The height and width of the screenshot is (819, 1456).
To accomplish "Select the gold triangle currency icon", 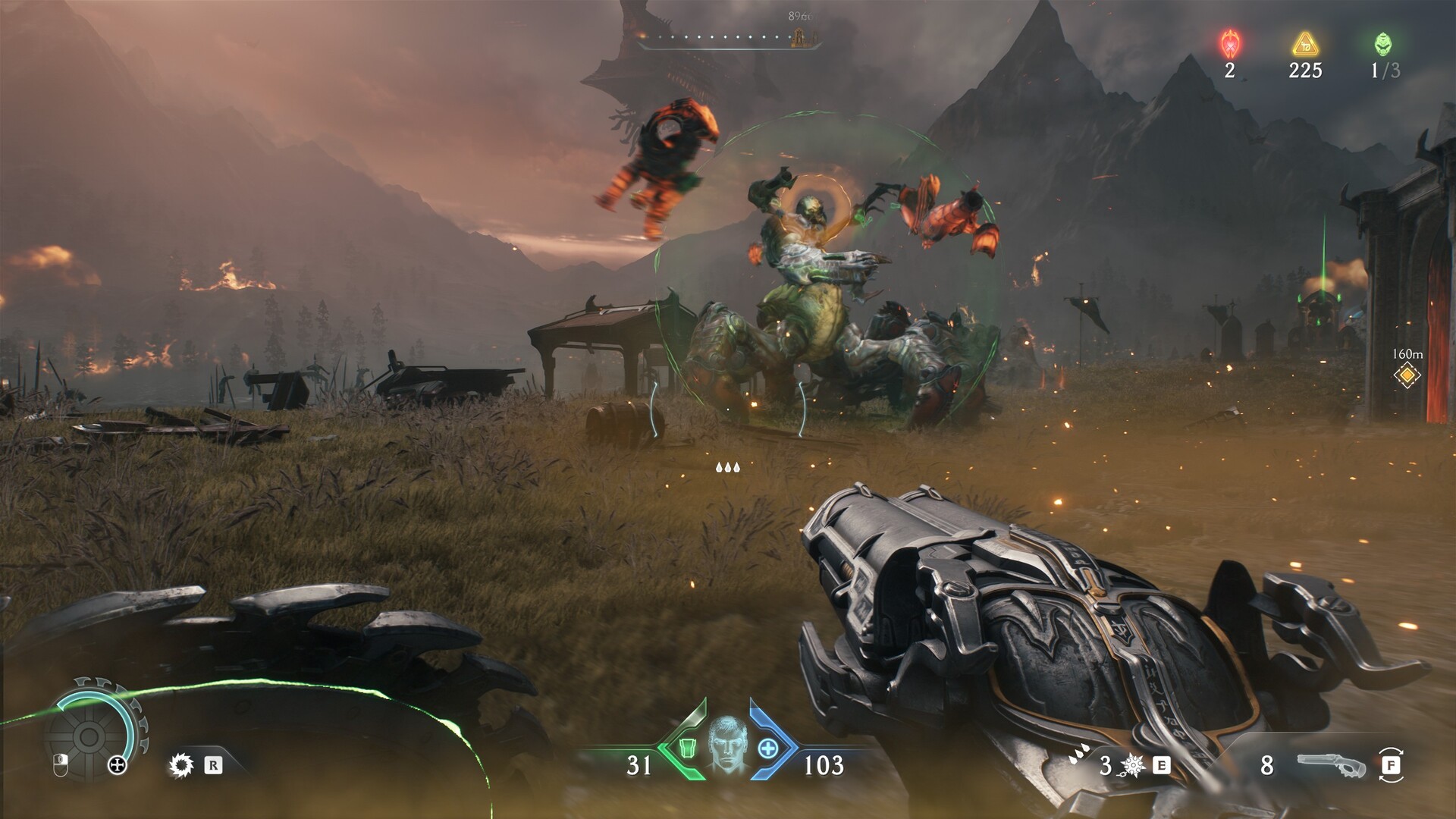I will click(1305, 44).
